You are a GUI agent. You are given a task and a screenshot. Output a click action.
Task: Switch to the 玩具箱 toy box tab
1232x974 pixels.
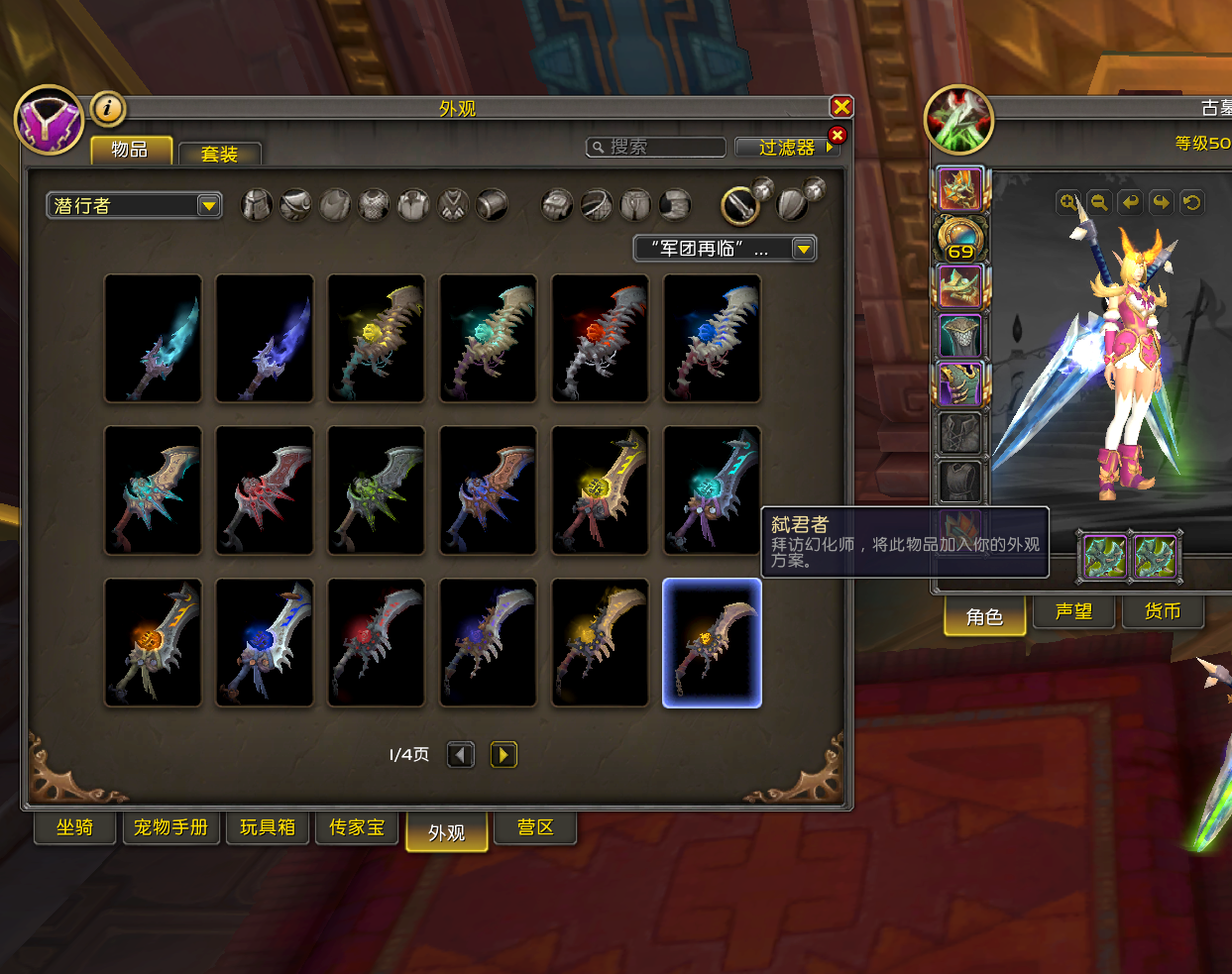tap(268, 827)
